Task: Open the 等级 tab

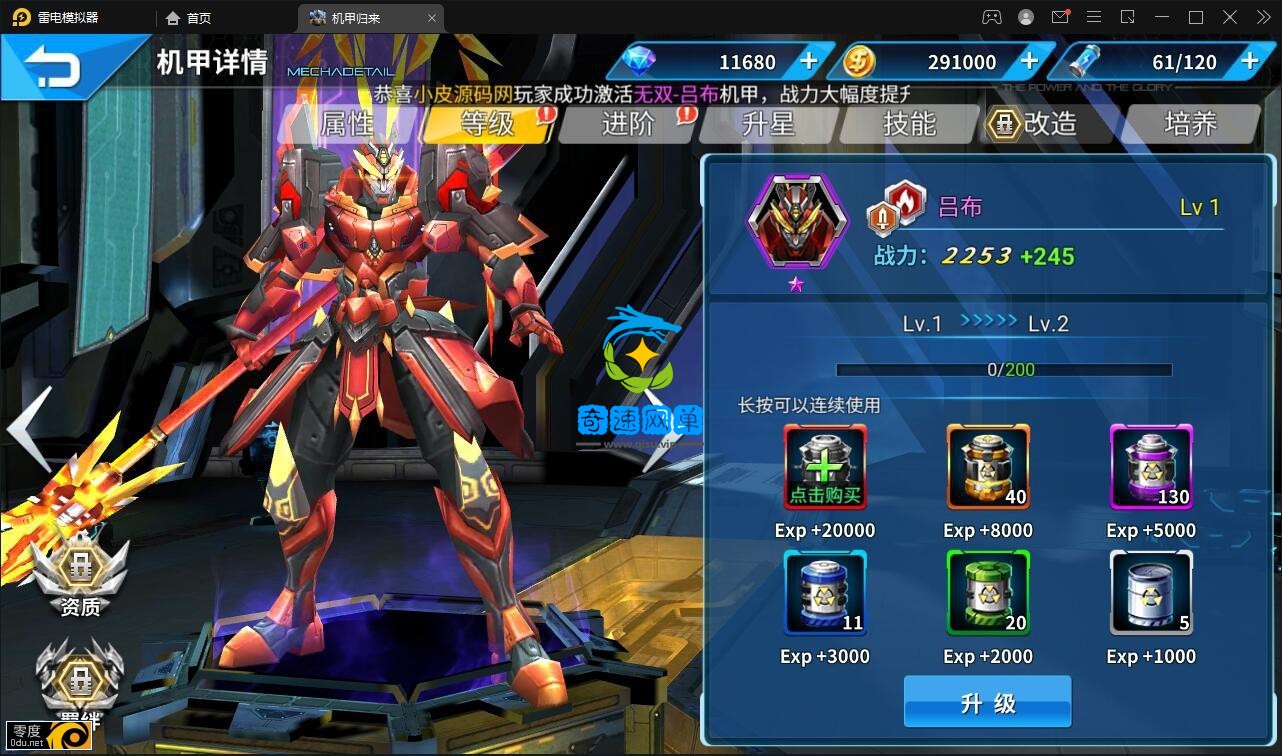Action: click(487, 124)
